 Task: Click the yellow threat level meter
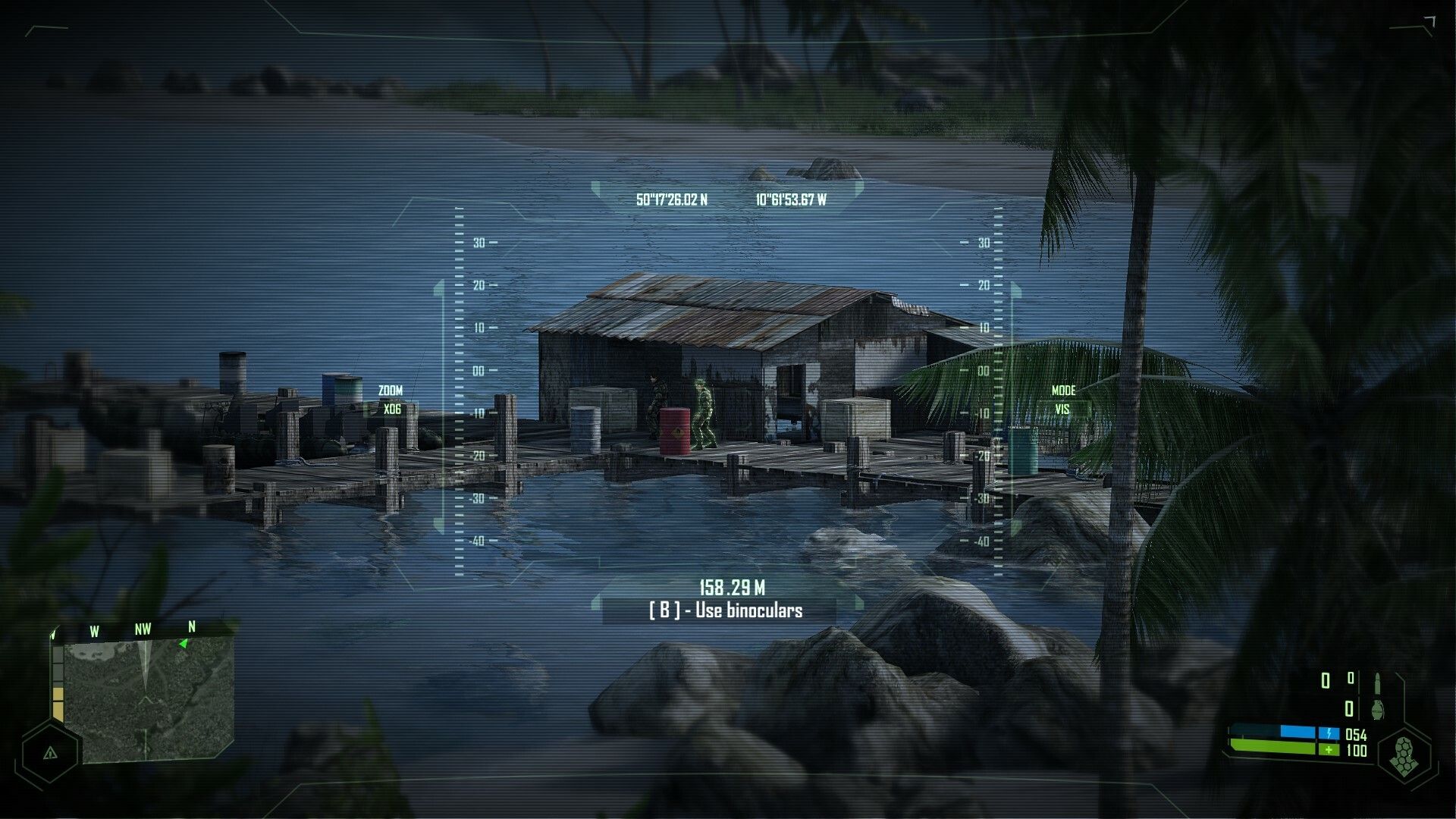pos(58,701)
